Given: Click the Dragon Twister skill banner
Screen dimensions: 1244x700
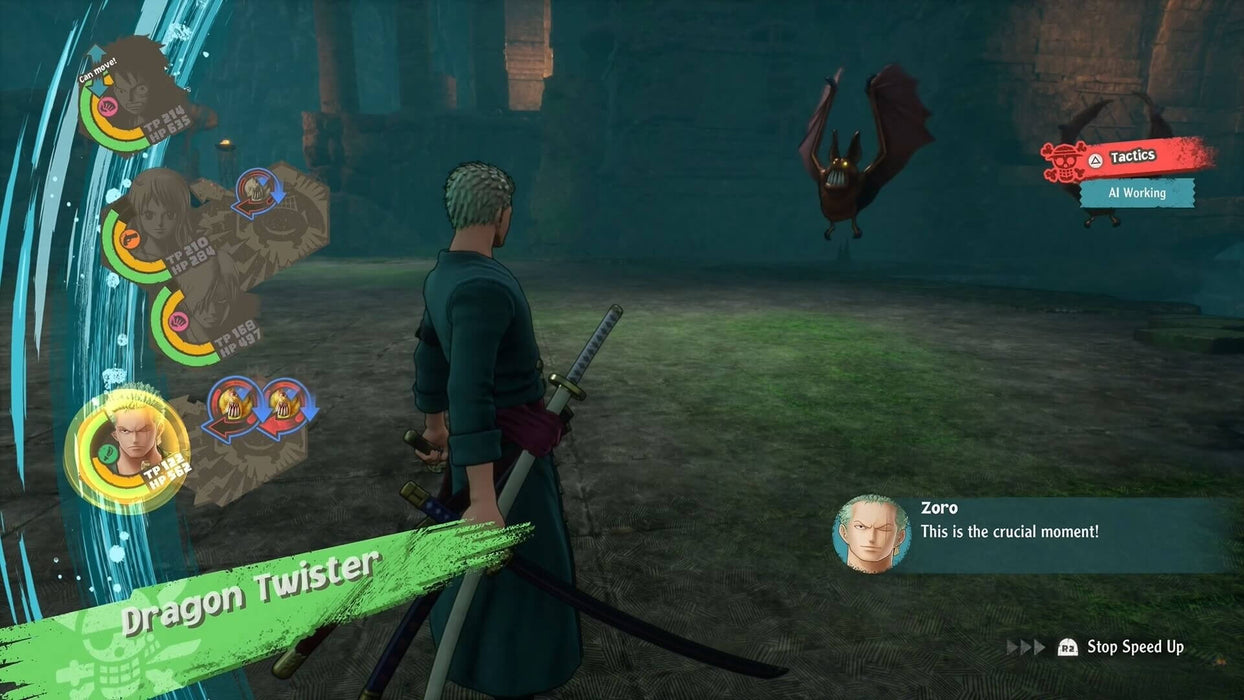Looking at the screenshot, I should (250, 592).
